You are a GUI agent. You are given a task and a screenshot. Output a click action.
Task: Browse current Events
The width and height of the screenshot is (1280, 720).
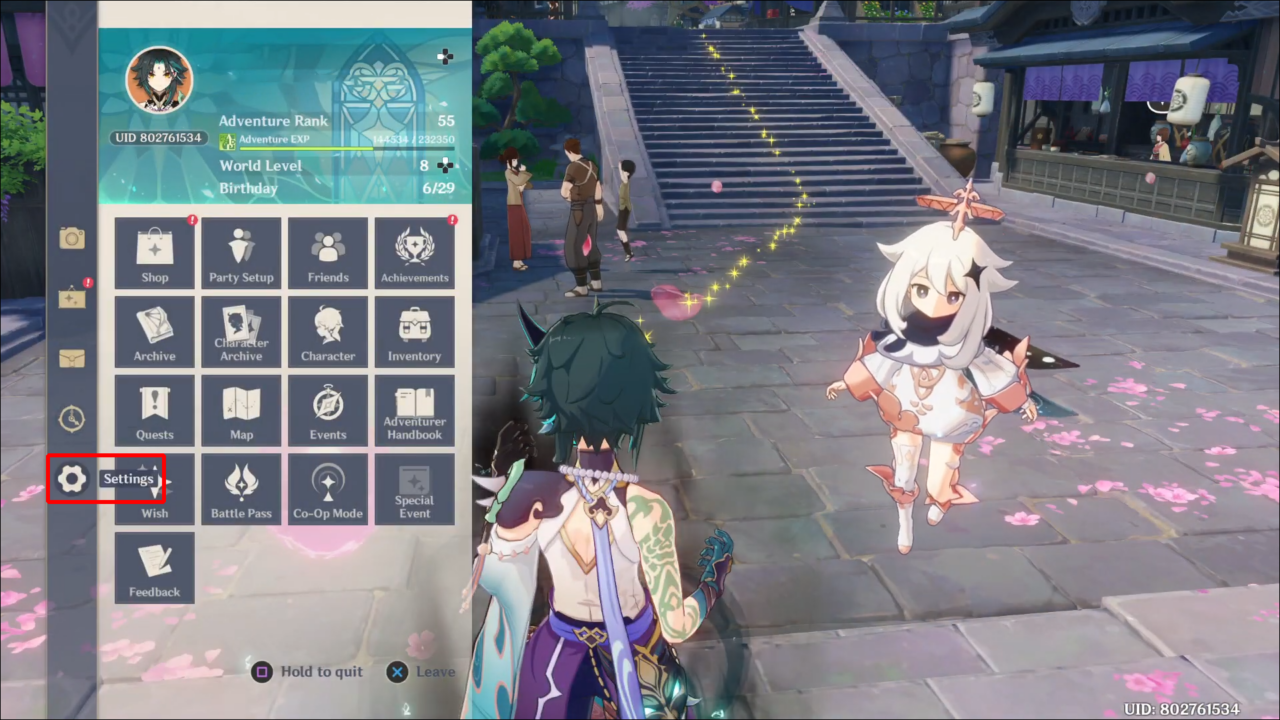[328, 410]
